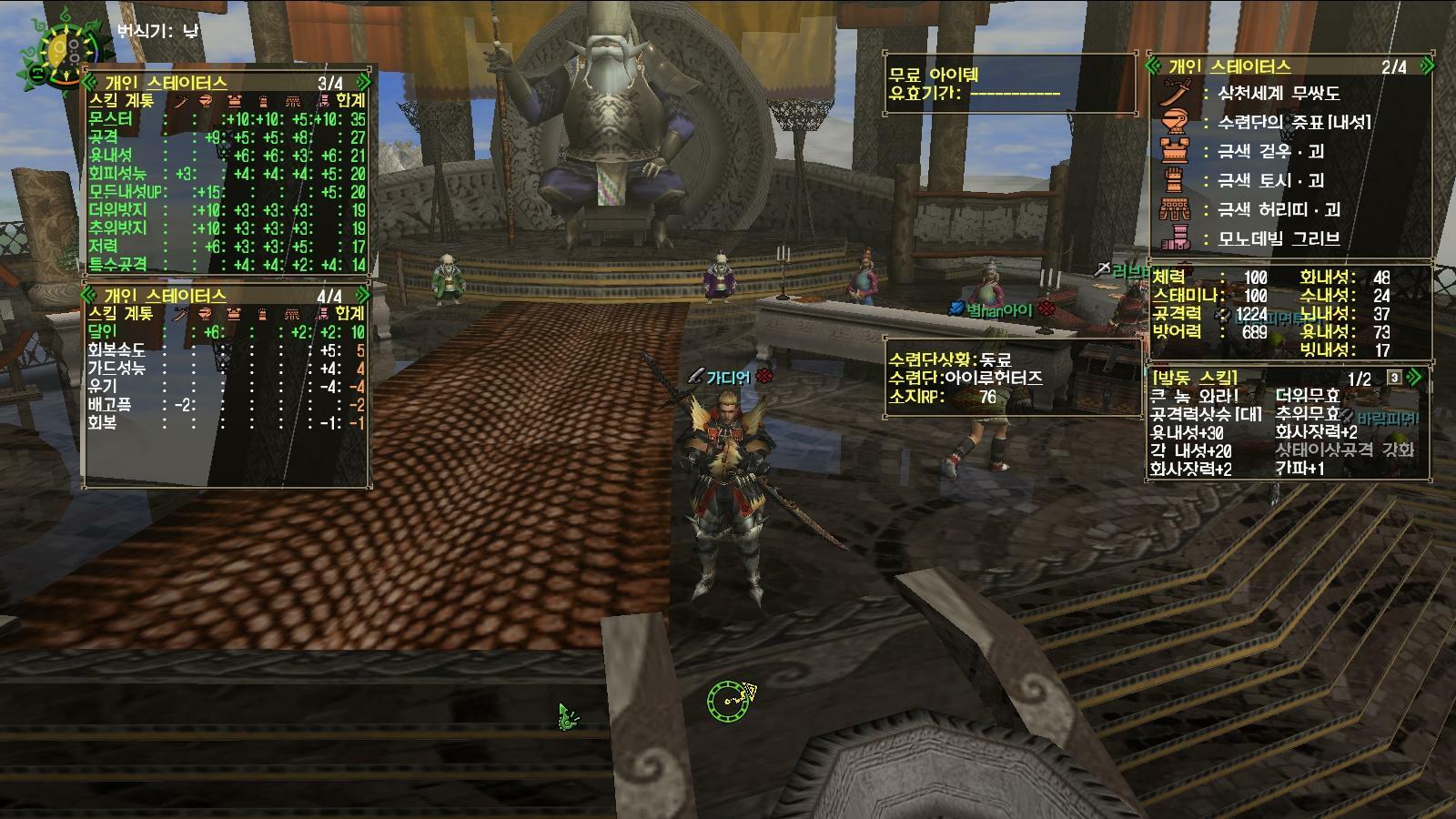Go to next page of the 3/4 status panel
Viewport: 1456px width, 819px height.
(x=363, y=83)
